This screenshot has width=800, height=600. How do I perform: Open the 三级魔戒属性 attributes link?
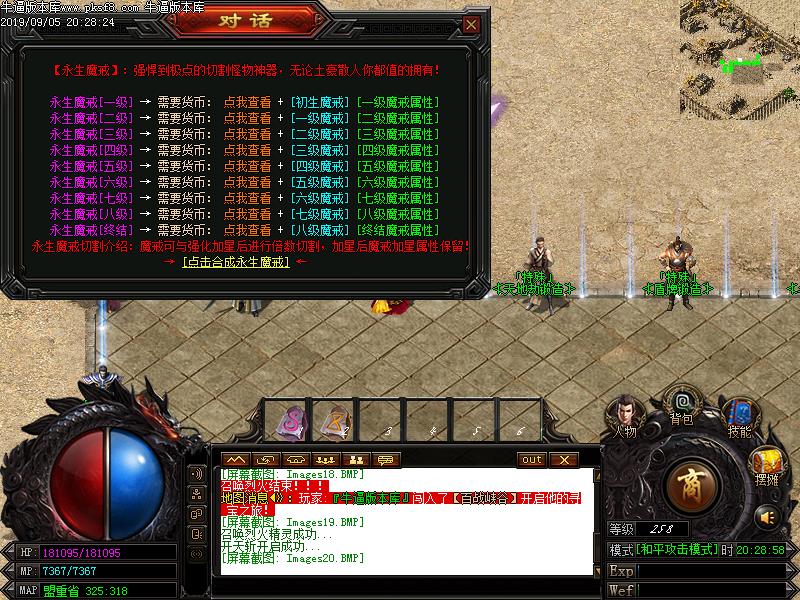398,134
